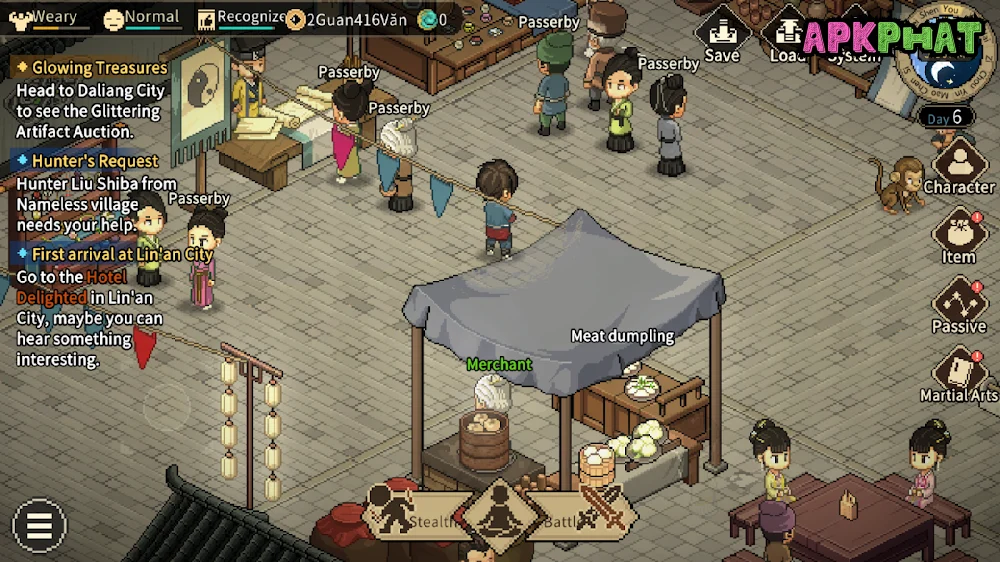Select the Hunter's Request quest entry
The image size is (1000, 562).
(x=94, y=161)
